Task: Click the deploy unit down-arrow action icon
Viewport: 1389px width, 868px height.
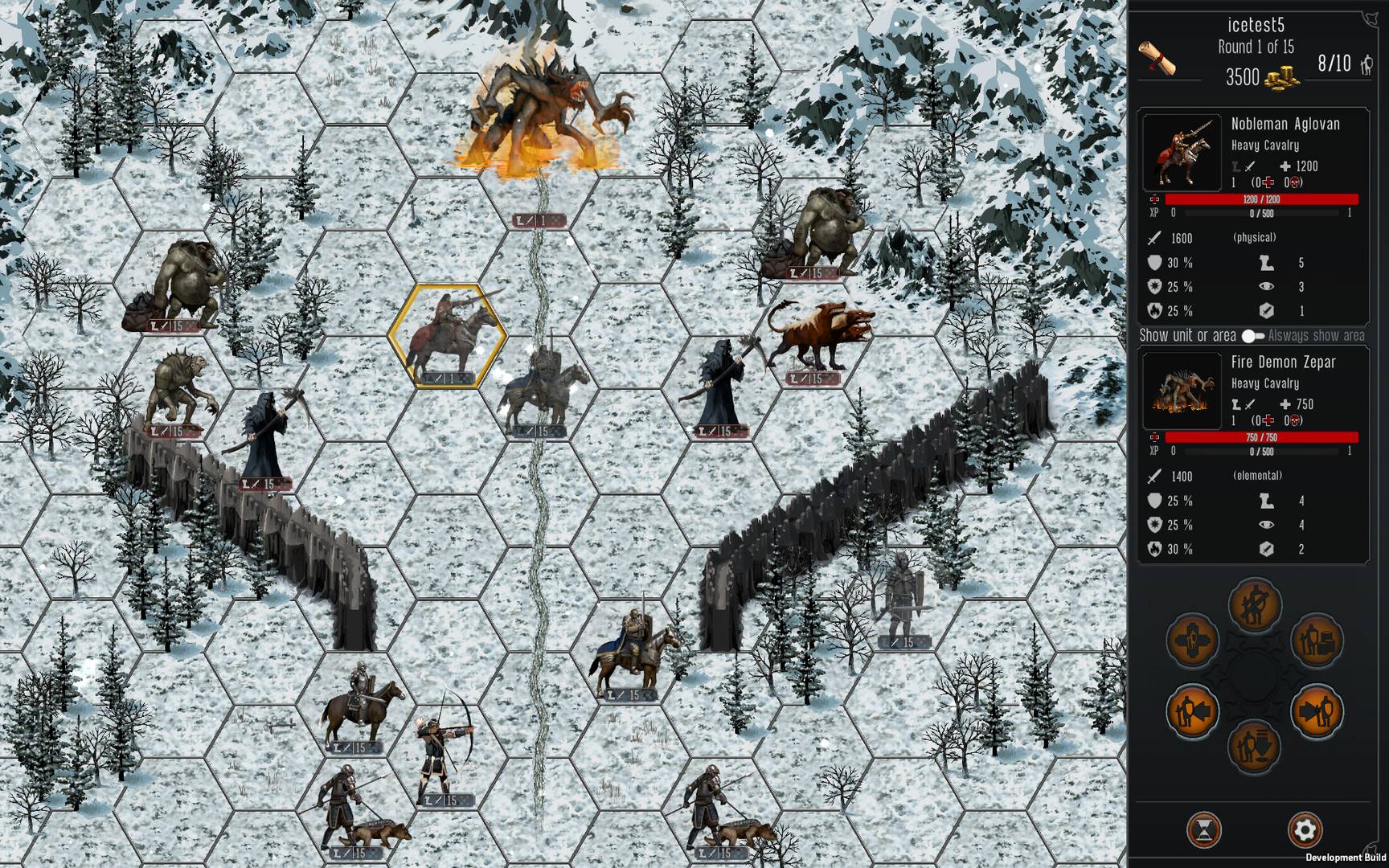Action: [x=1254, y=745]
